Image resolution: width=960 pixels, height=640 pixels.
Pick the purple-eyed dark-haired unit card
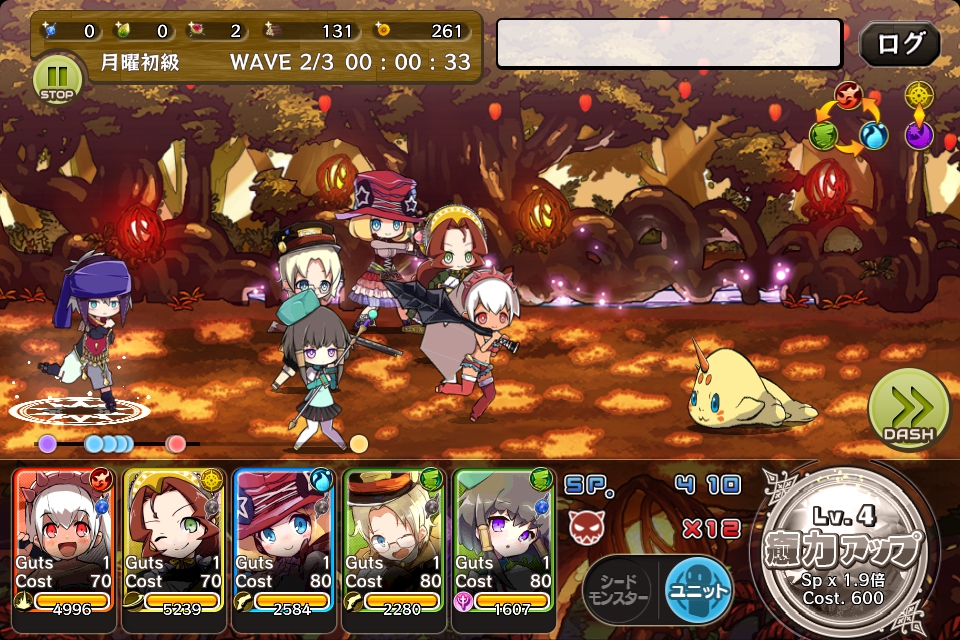(x=504, y=538)
